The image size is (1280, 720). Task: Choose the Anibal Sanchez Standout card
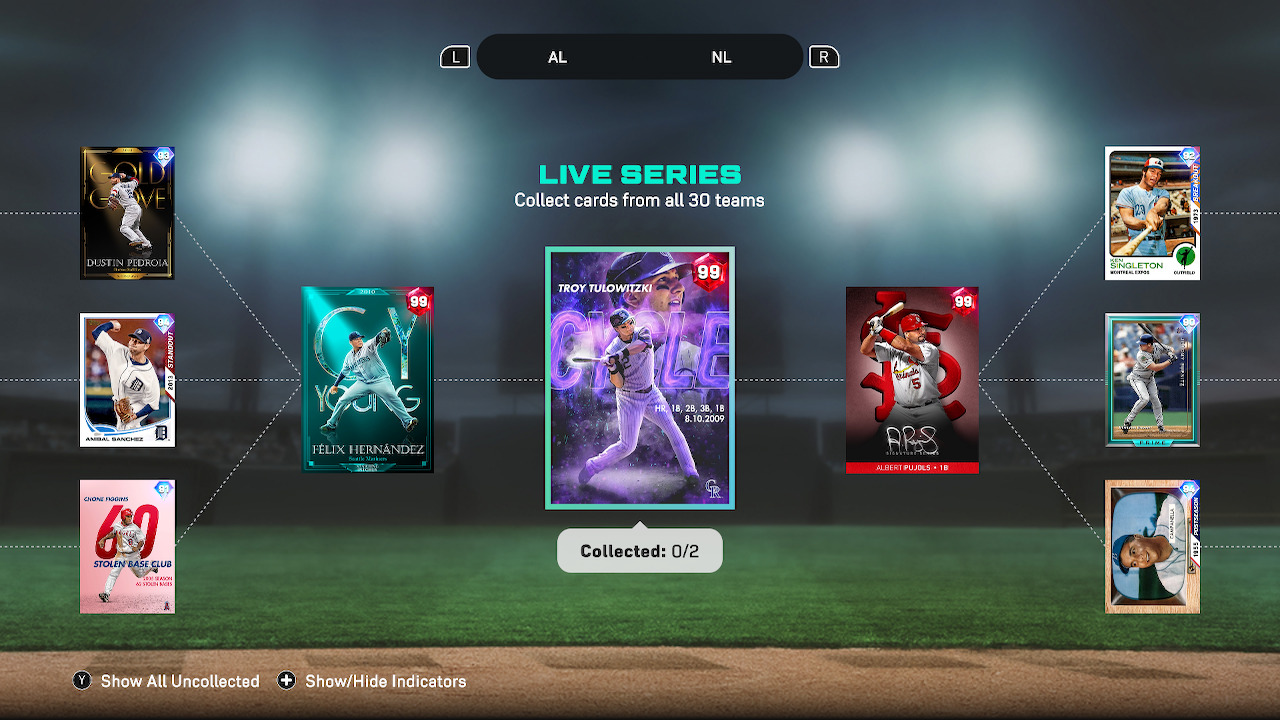coord(127,380)
